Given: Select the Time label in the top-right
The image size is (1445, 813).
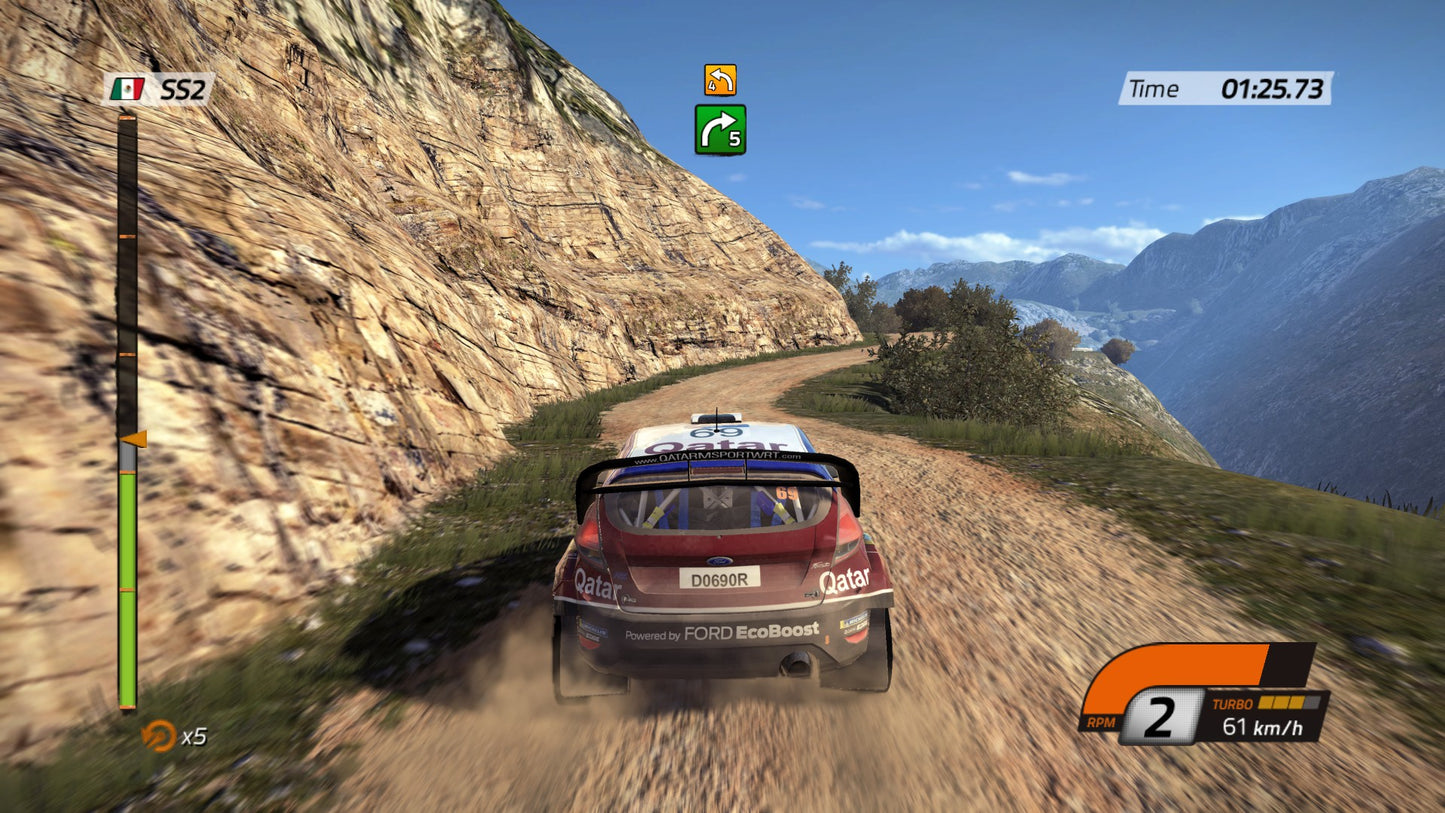Looking at the screenshot, I should pos(1155,88).
